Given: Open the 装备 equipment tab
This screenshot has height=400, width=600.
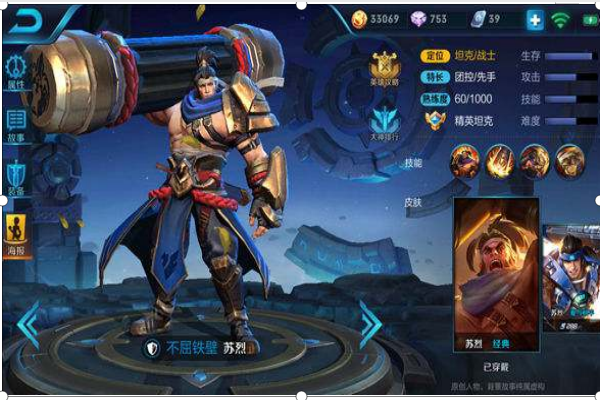Looking at the screenshot, I should [16, 177].
